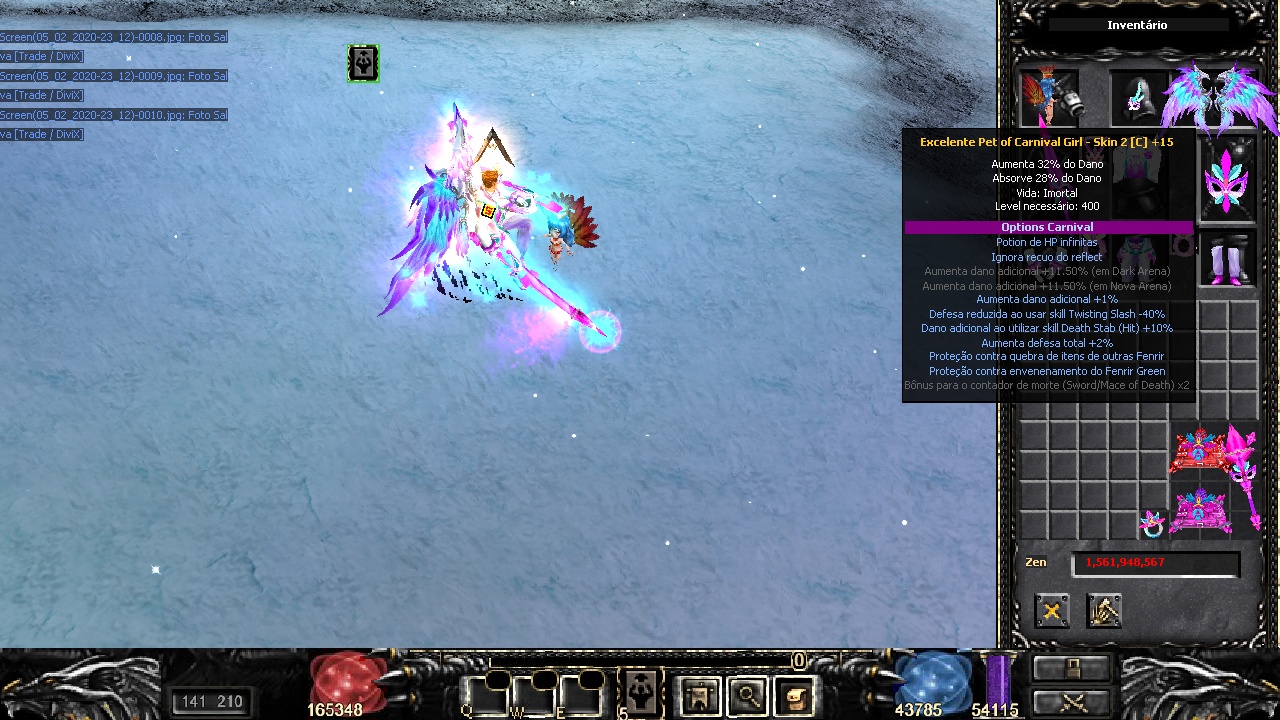Select the small ring in inventory

coord(1154,523)
